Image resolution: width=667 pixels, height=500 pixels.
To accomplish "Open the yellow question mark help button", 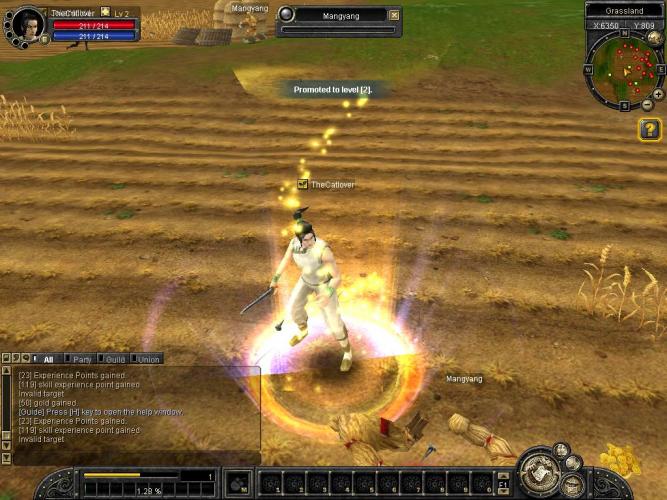I will [x=649, y=129].
